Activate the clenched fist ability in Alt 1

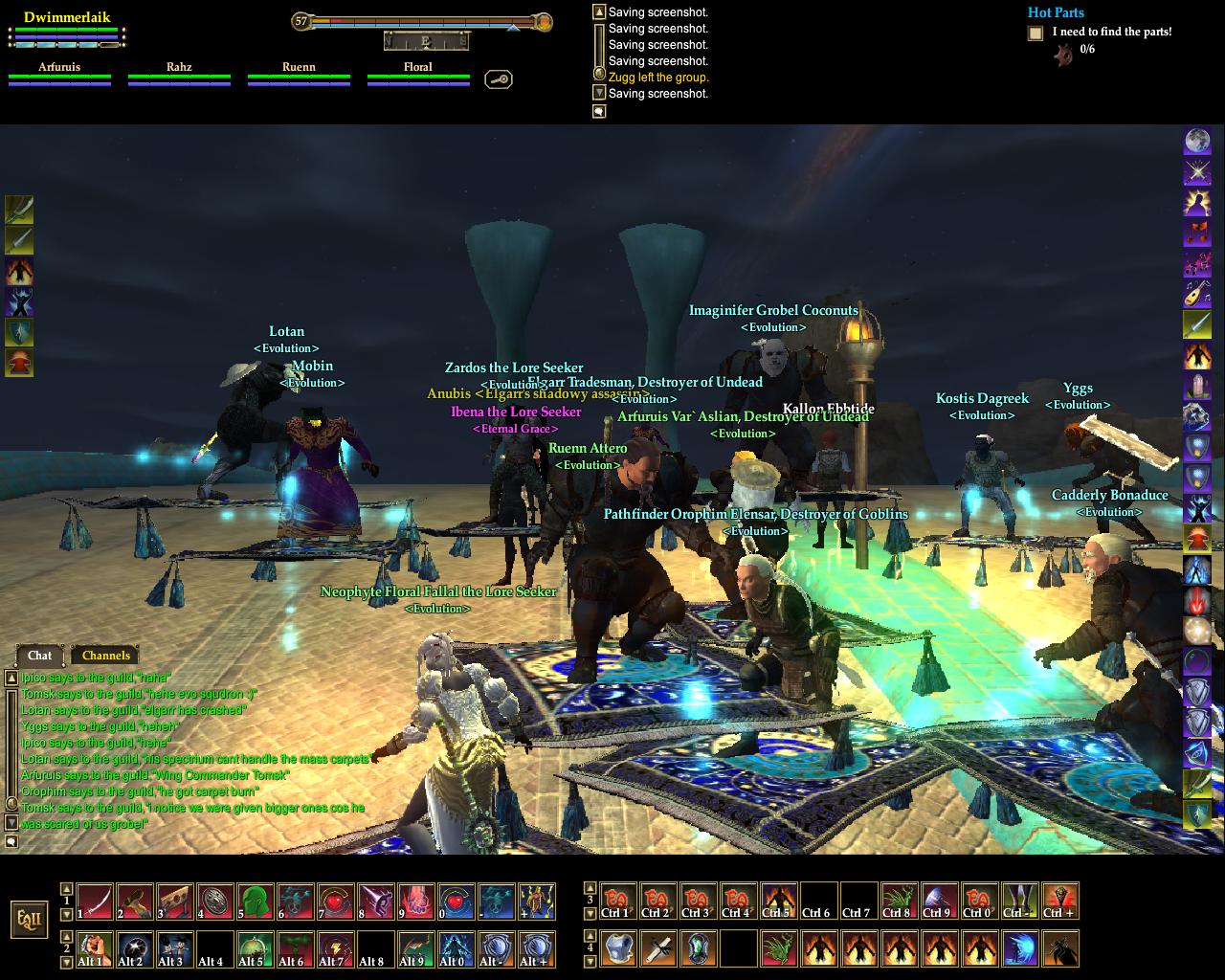94,948
